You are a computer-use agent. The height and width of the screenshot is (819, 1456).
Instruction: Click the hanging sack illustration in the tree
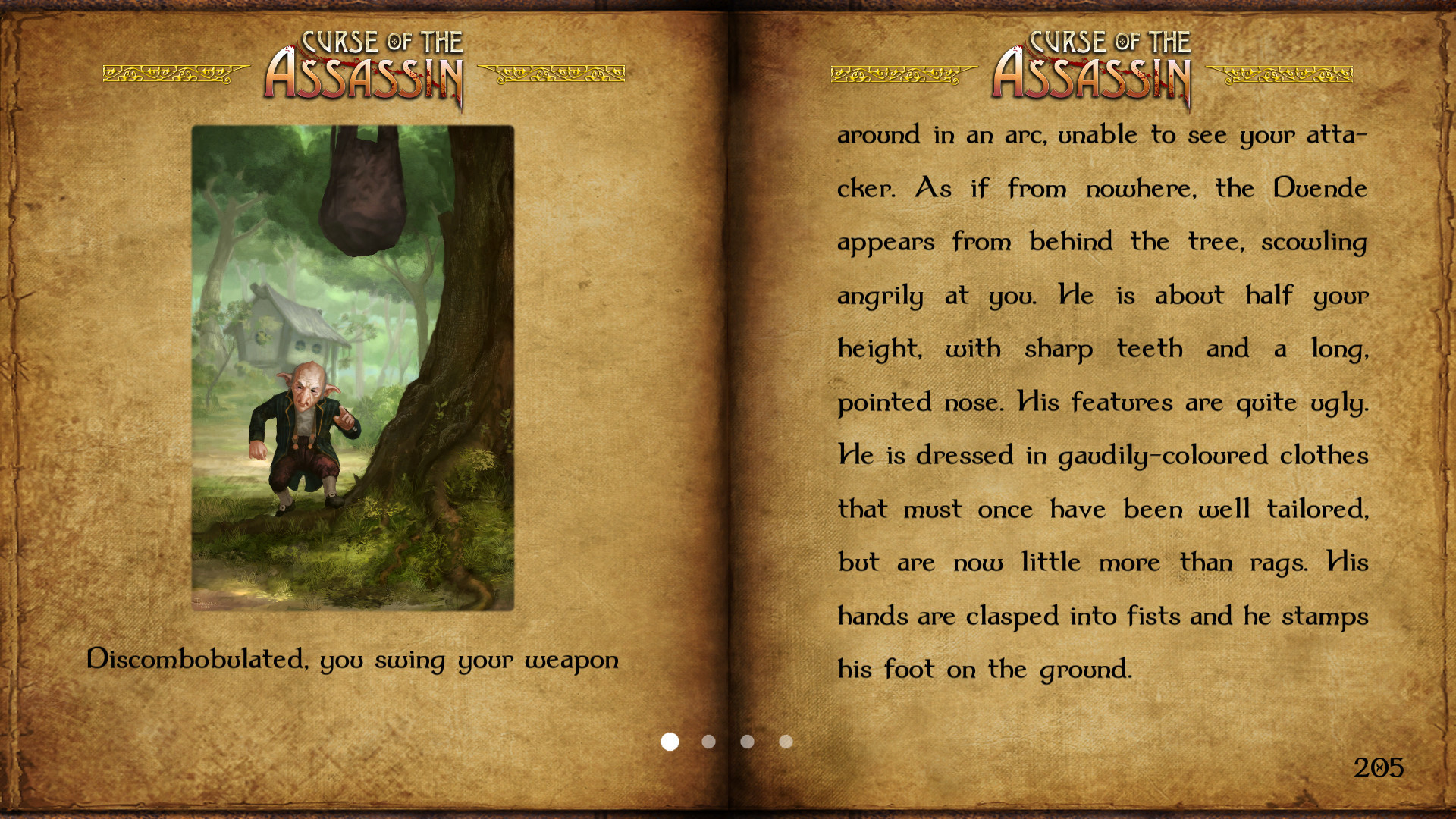[x=364, y=190]
